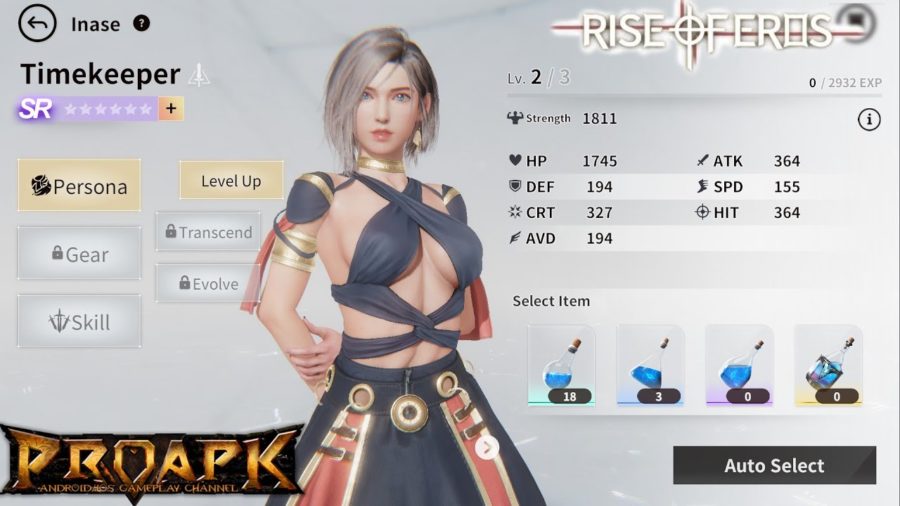The height and width of the screenshot is (506, 900).
Task: Open the locked Gear tab
Action: pos(79,254)
